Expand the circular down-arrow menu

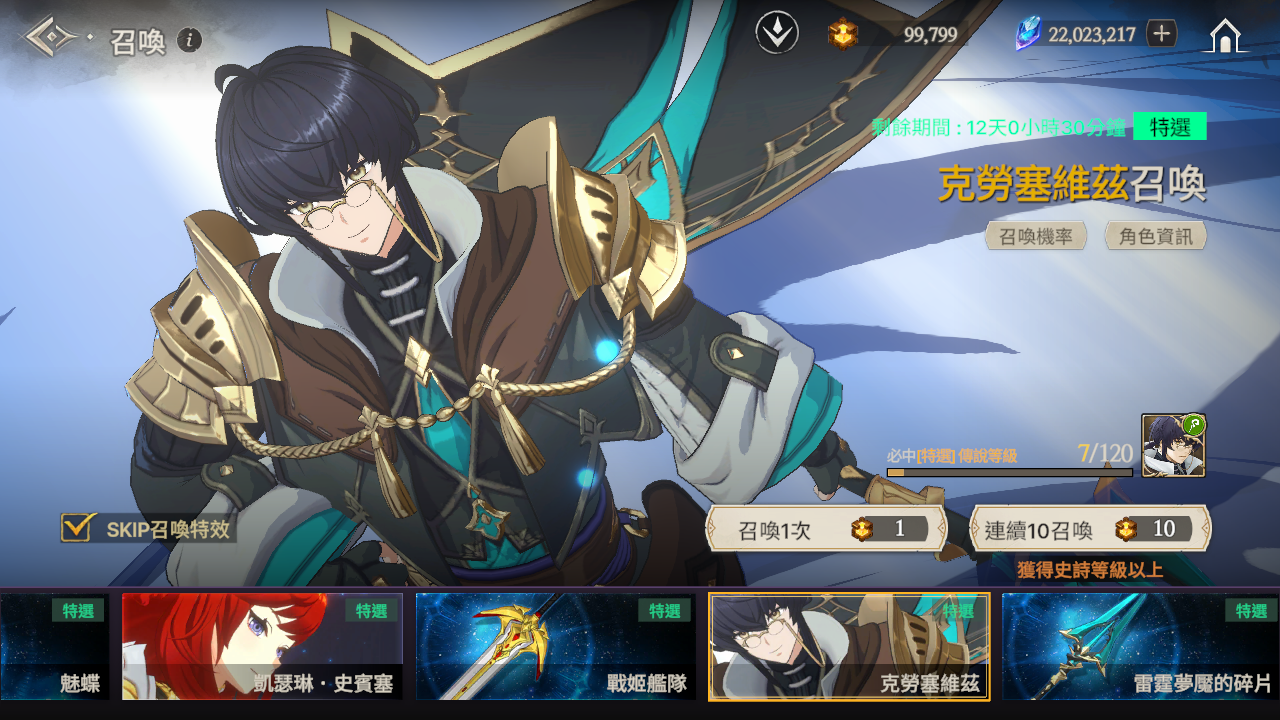point(776,34)
